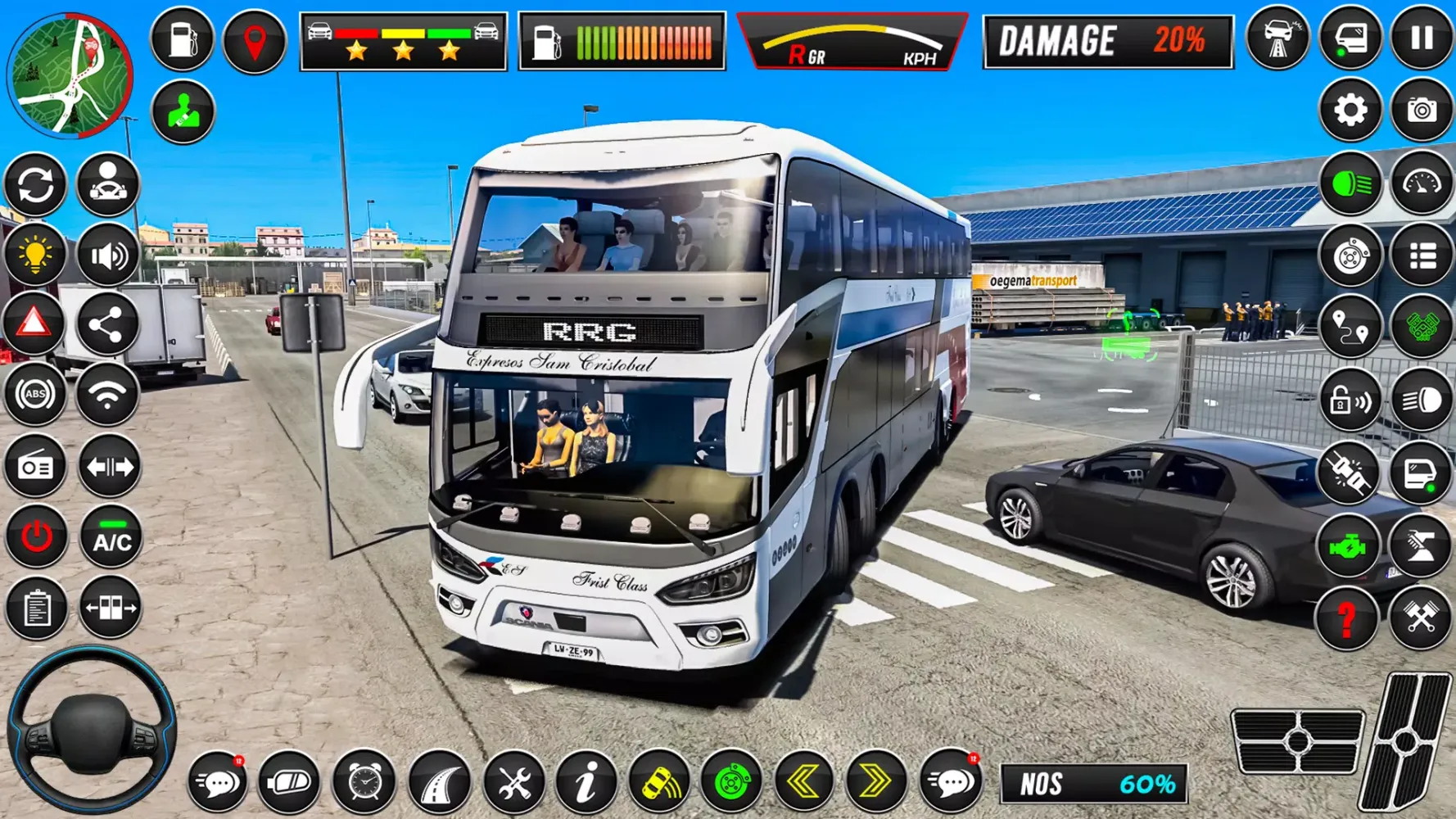Toggle the A/C on or off
Screen dimensions: 1456x819
[109, 536]
